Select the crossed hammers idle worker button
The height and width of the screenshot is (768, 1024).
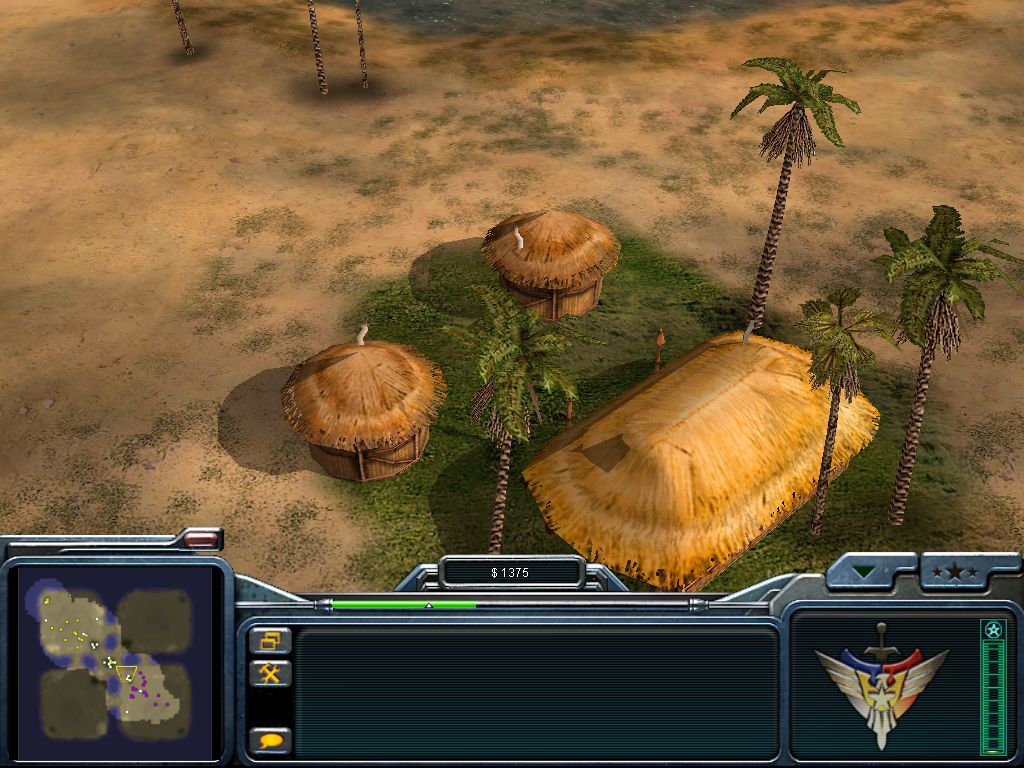tap(270, 673)
